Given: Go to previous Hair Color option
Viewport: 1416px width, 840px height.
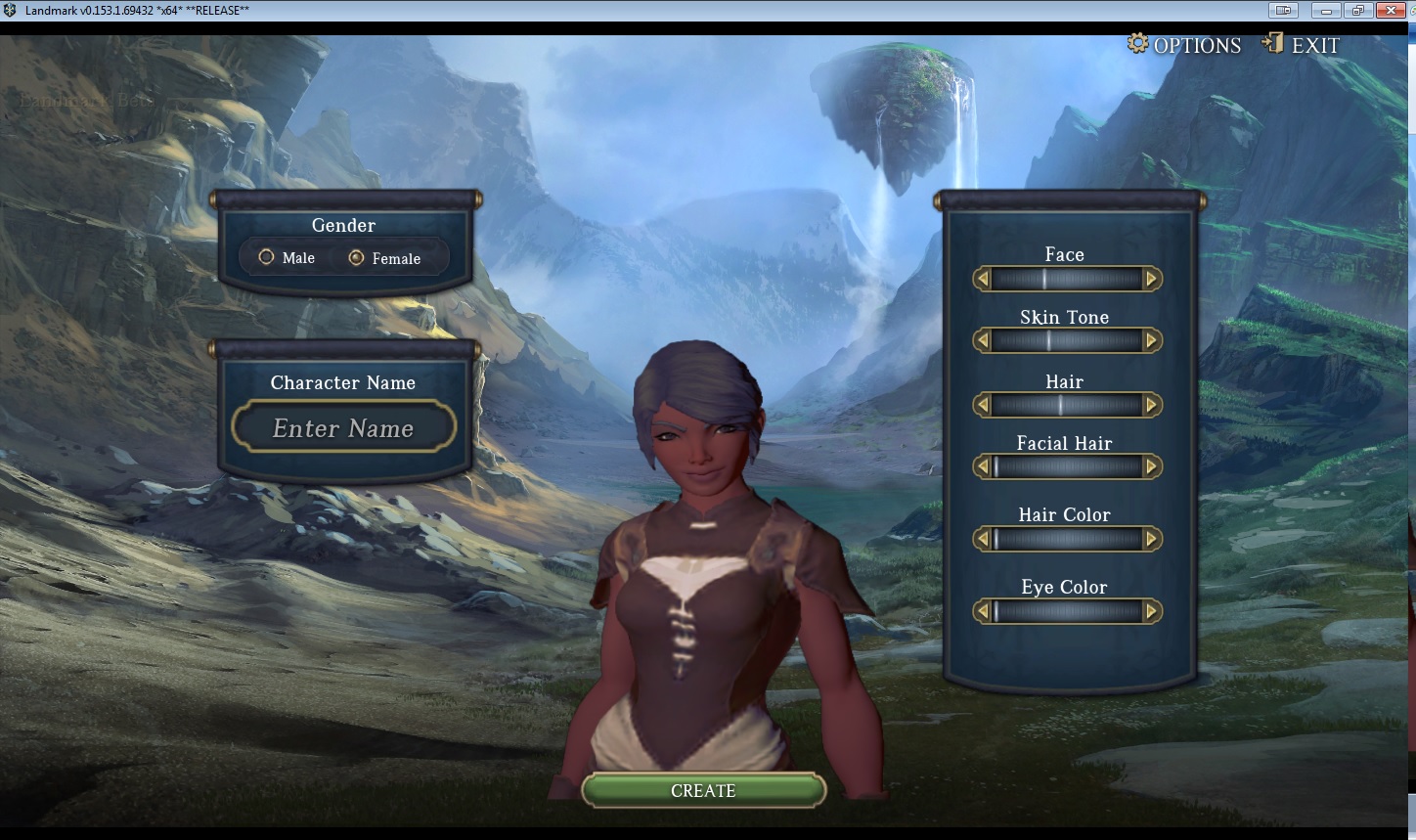Looking at the screenshot, I should [983, 539].
